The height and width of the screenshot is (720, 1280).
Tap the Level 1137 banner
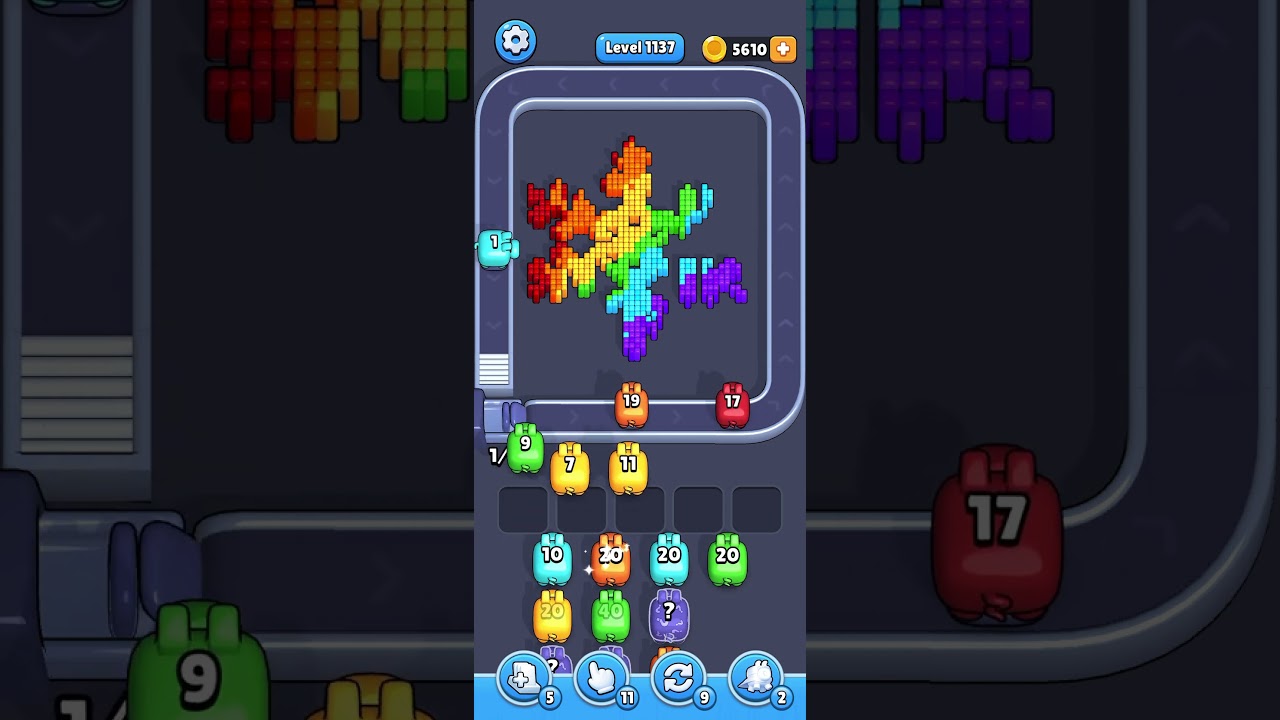(x=639, y=47)
